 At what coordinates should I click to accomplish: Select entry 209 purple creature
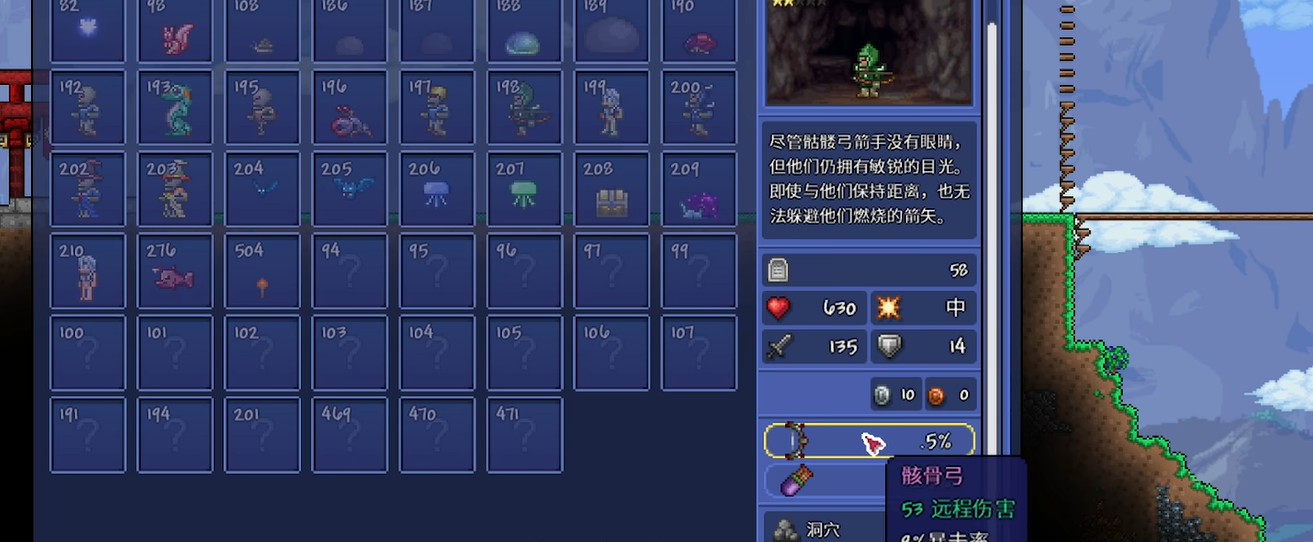click(699, 189)
